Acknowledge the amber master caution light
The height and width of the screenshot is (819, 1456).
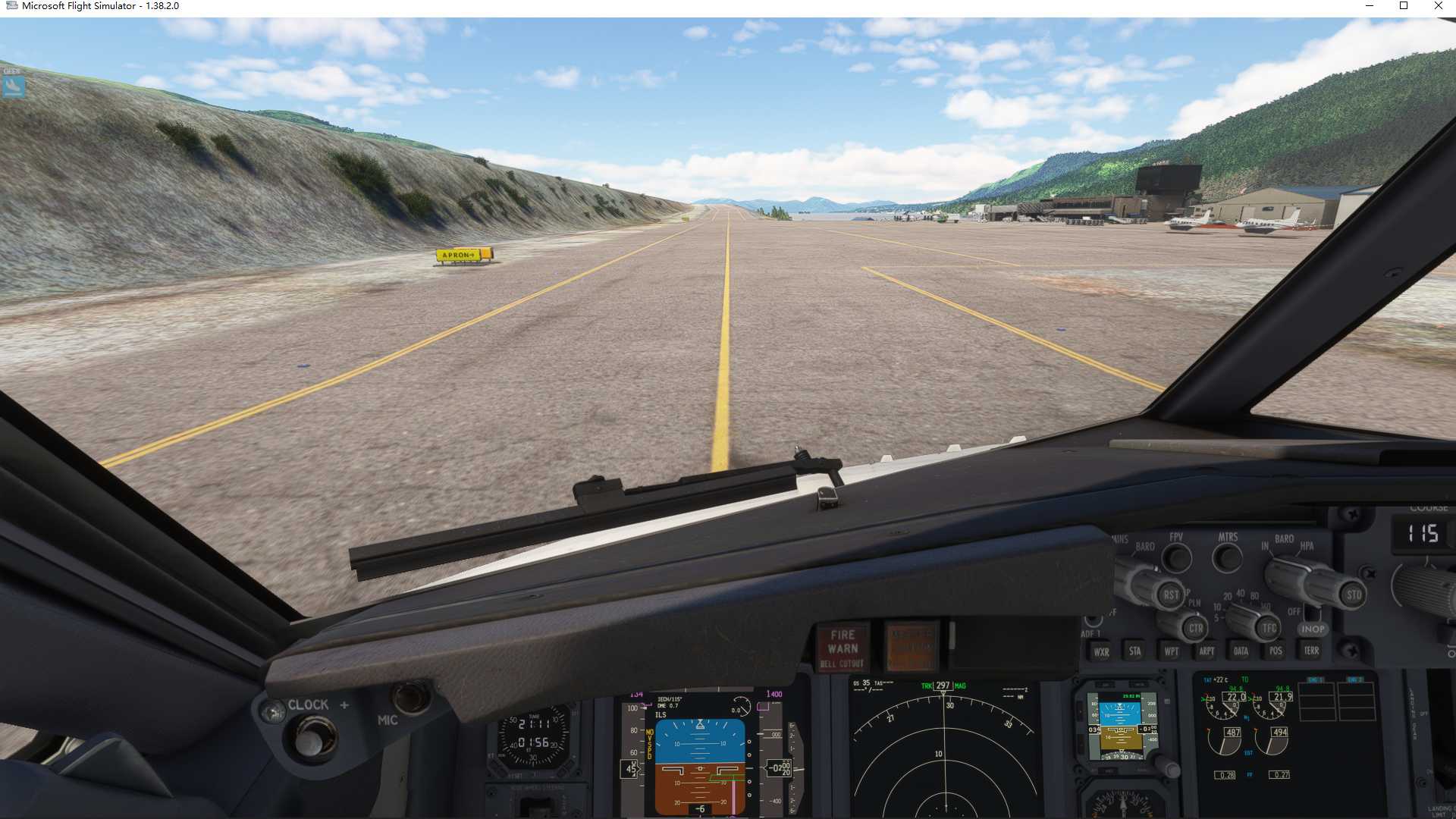(x=912, y=647)
